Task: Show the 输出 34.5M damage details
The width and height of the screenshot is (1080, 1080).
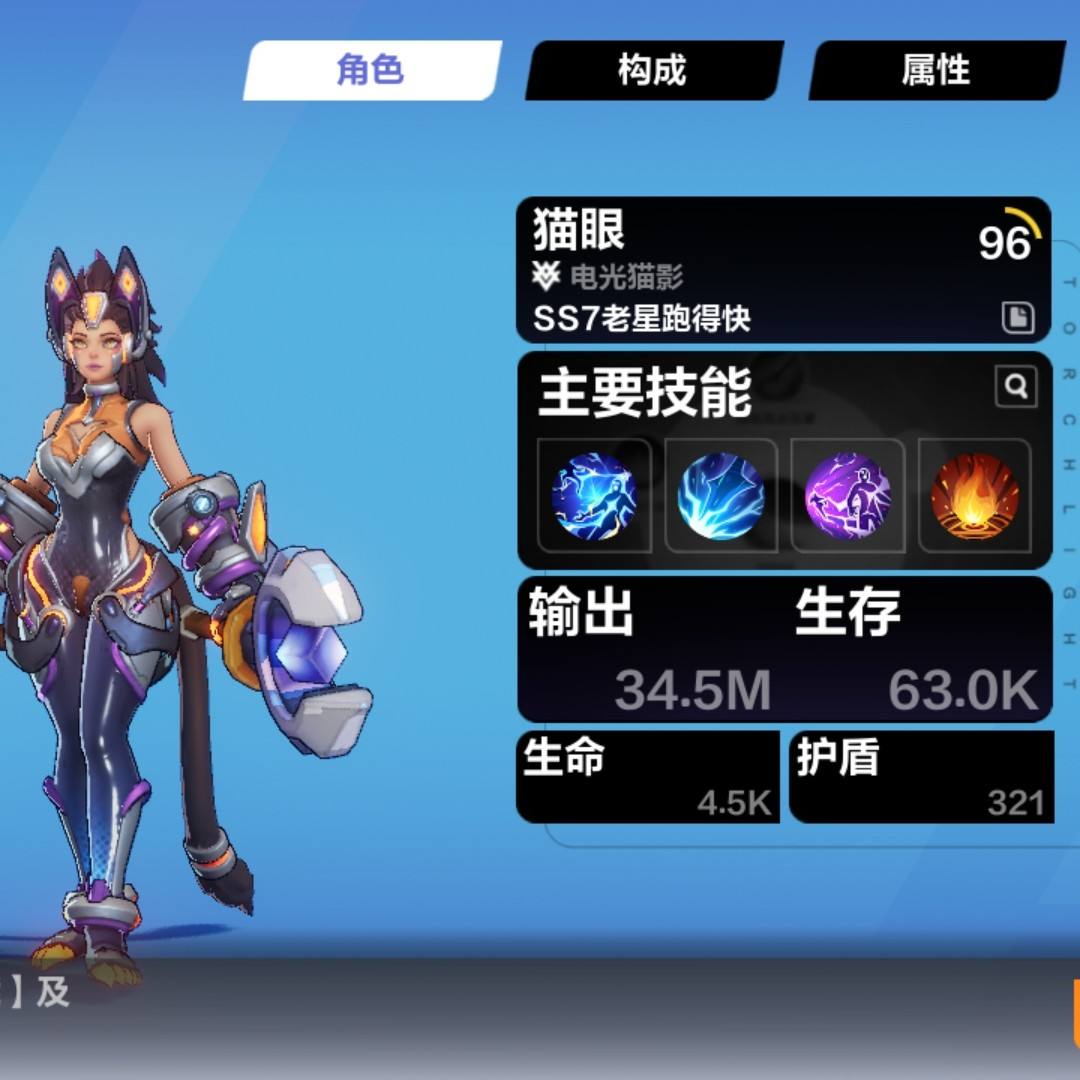Action: tap(650, 650)
